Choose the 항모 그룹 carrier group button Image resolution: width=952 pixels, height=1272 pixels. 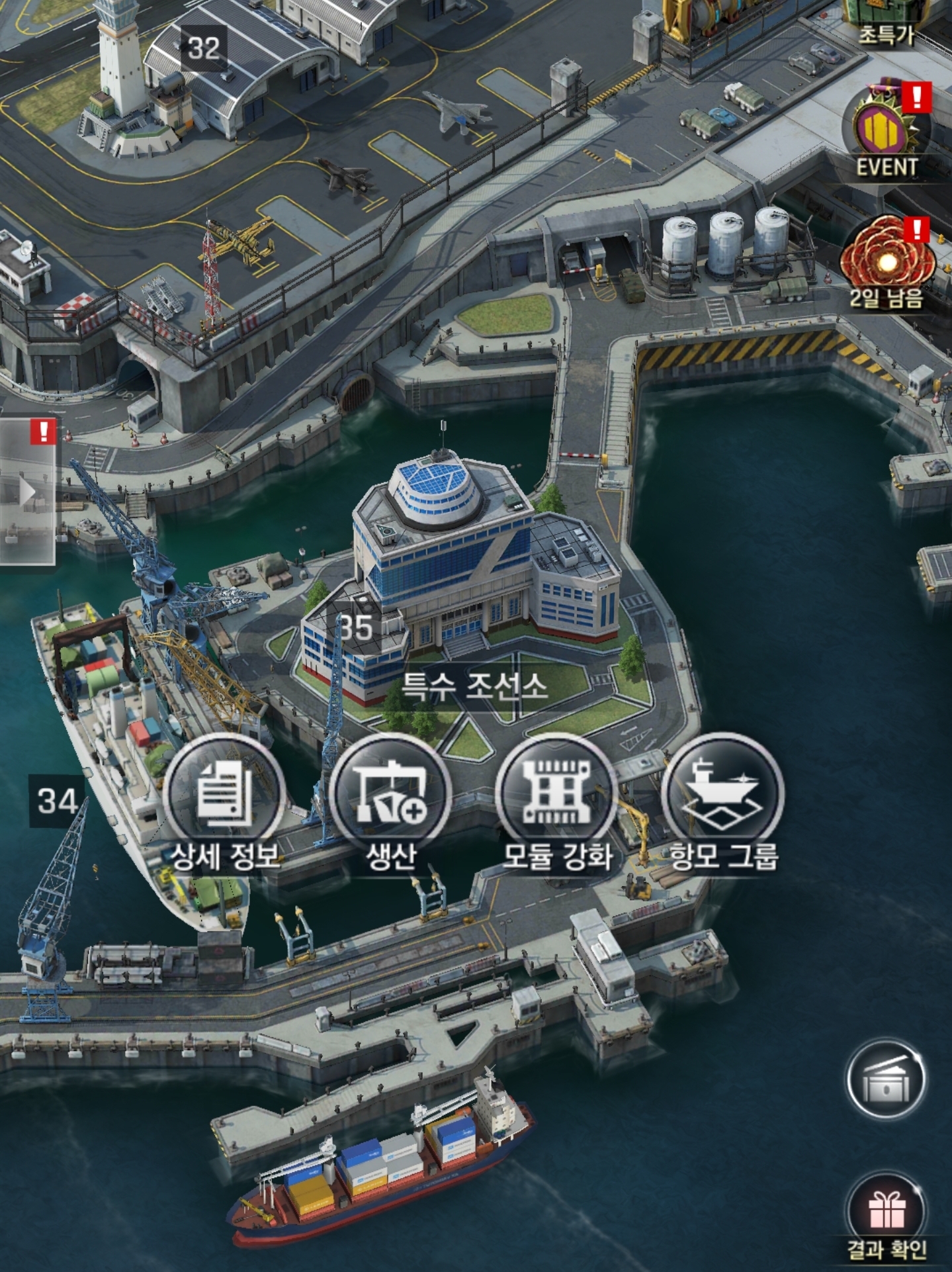point(722,794)
